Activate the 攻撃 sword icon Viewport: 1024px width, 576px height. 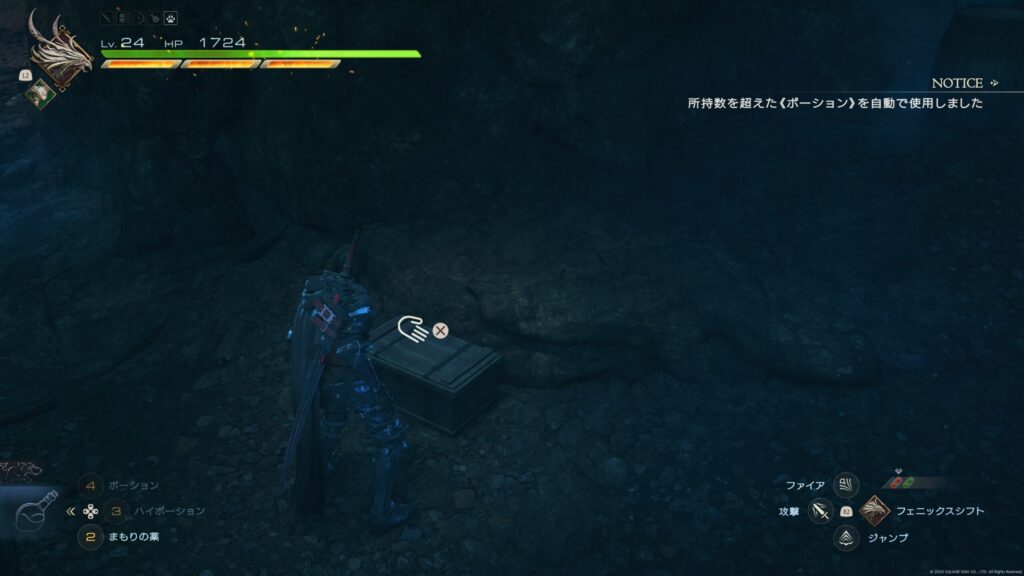click(821, 511)
